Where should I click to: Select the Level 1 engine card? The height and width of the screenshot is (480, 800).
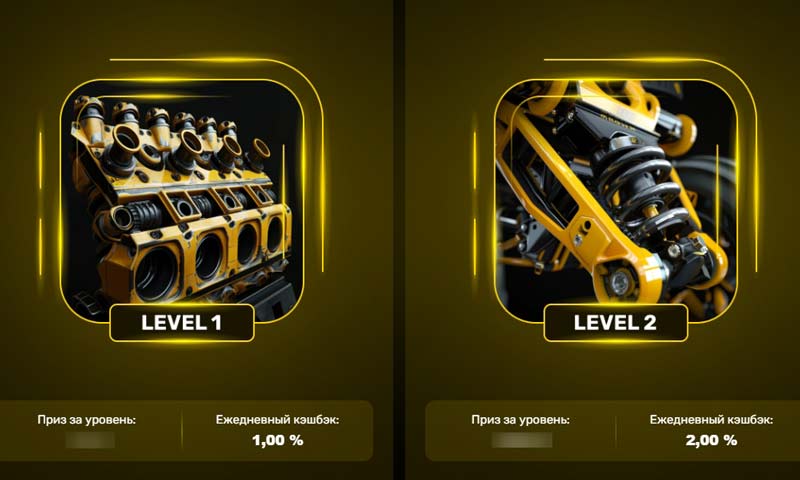coord(182,195)
